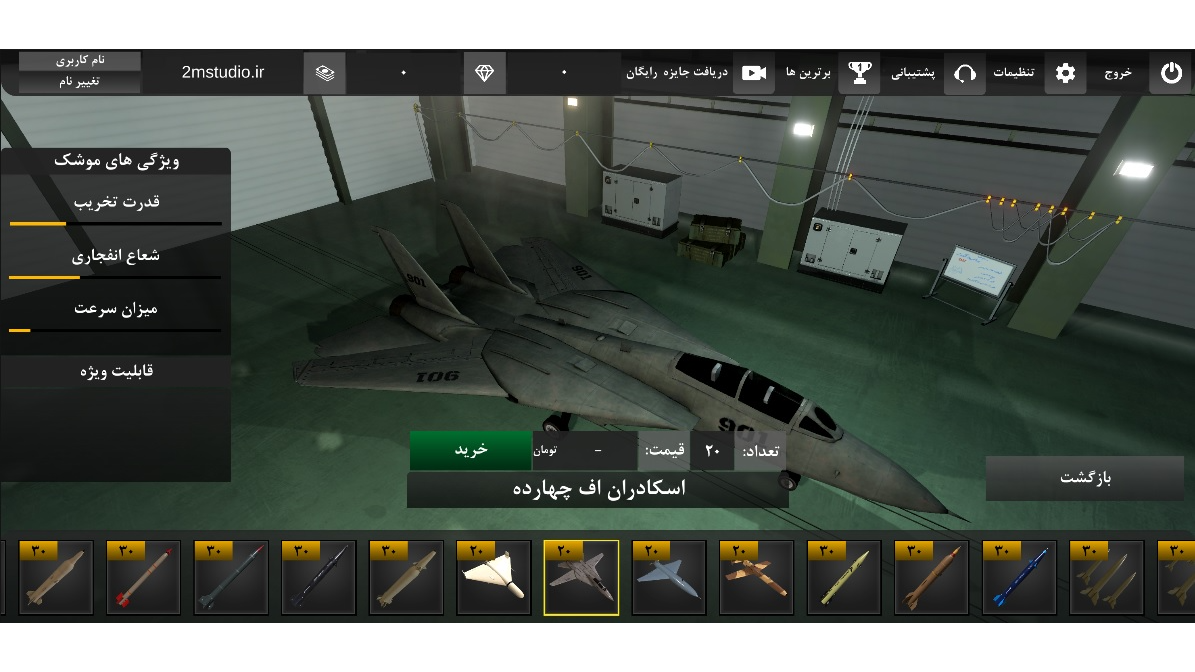Show the leaderboard trophy icon

[x=859, y=73]
